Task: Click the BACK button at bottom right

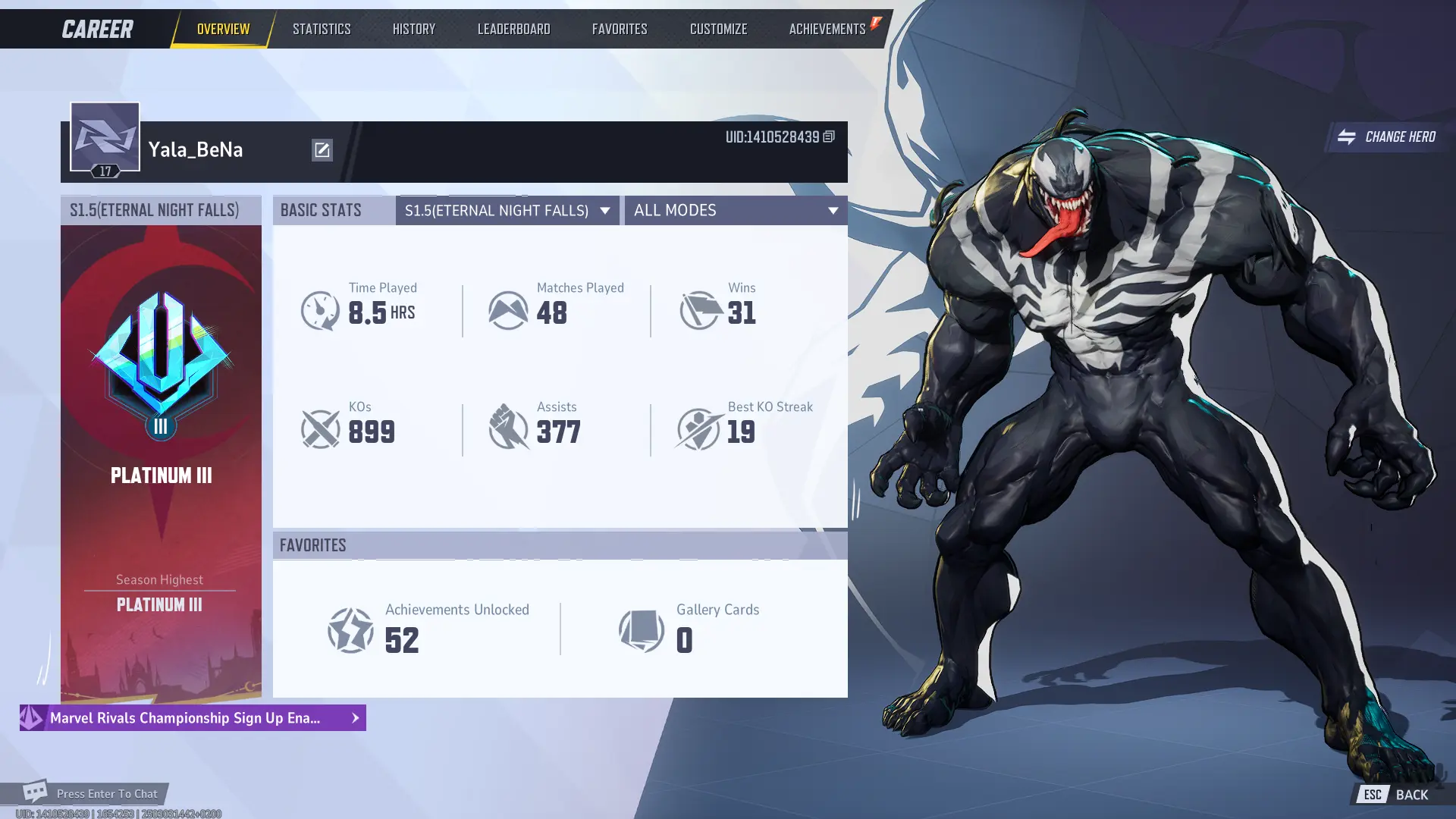Action: point(1412,794)
